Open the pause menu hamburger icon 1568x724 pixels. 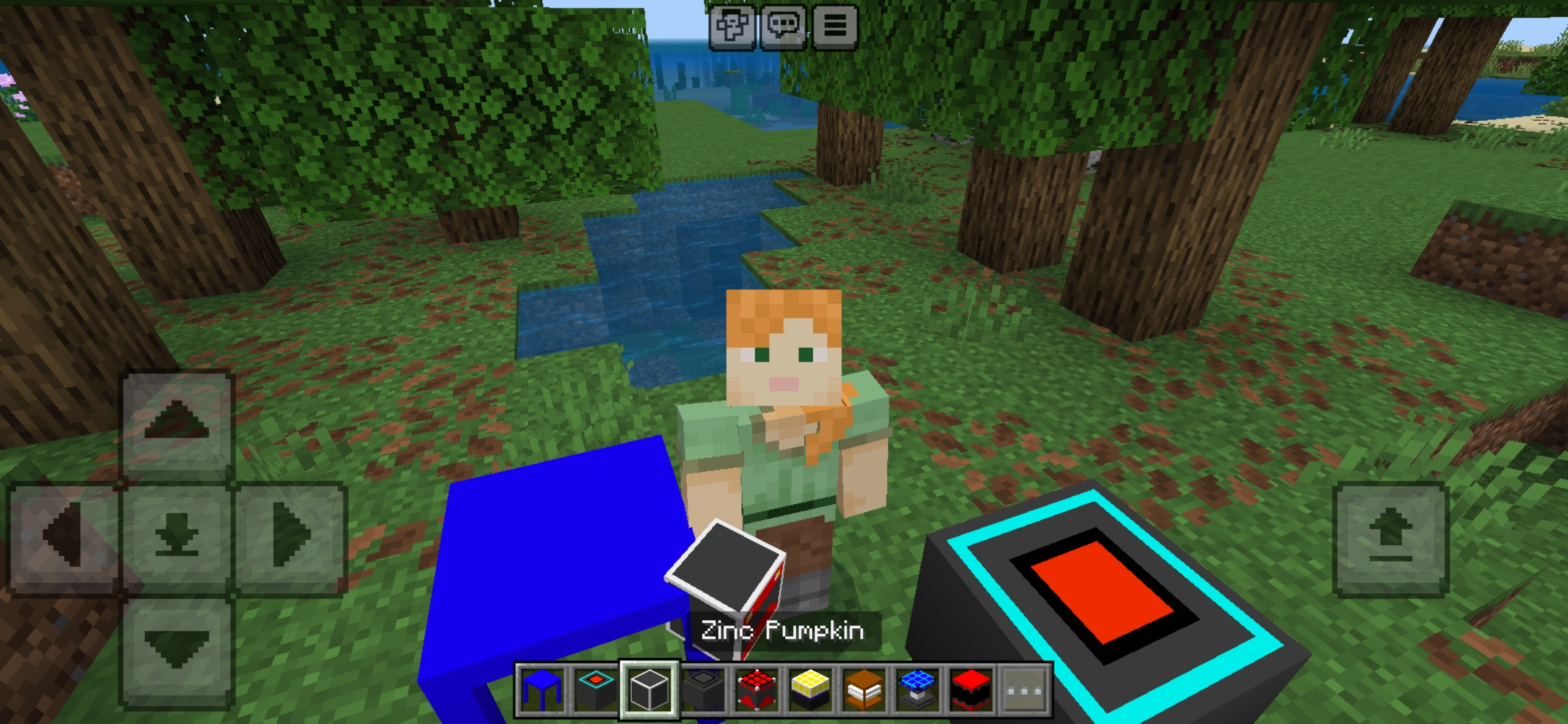835,27
